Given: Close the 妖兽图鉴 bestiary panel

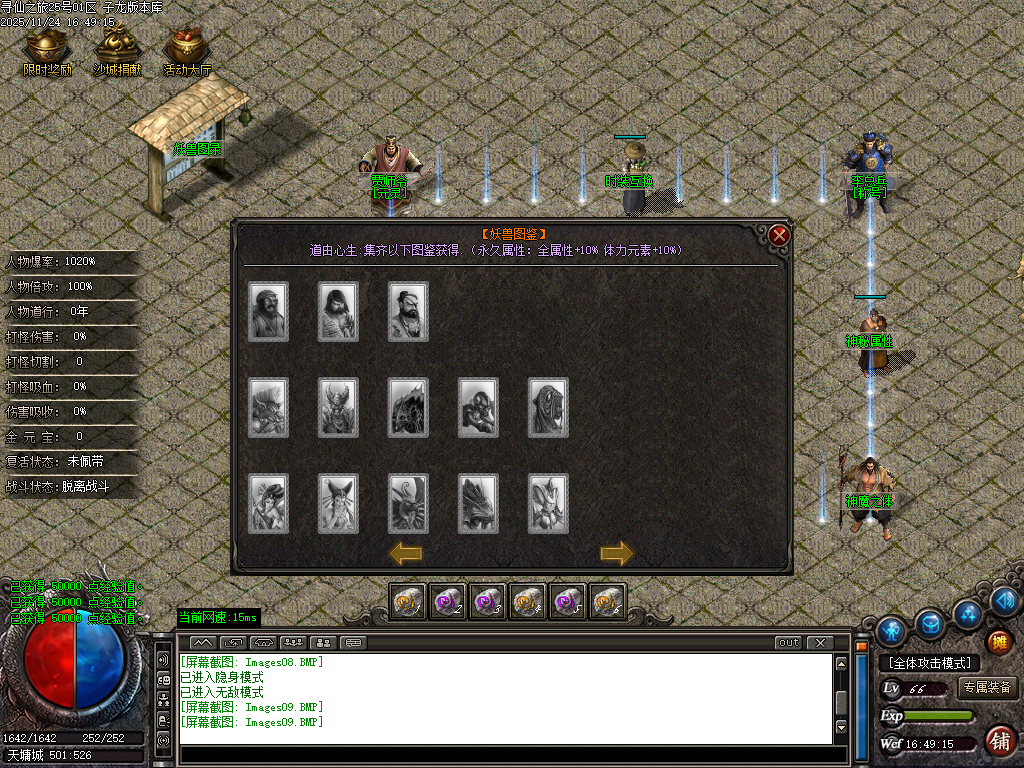Looking at the screenshot, I should [779, 236].
